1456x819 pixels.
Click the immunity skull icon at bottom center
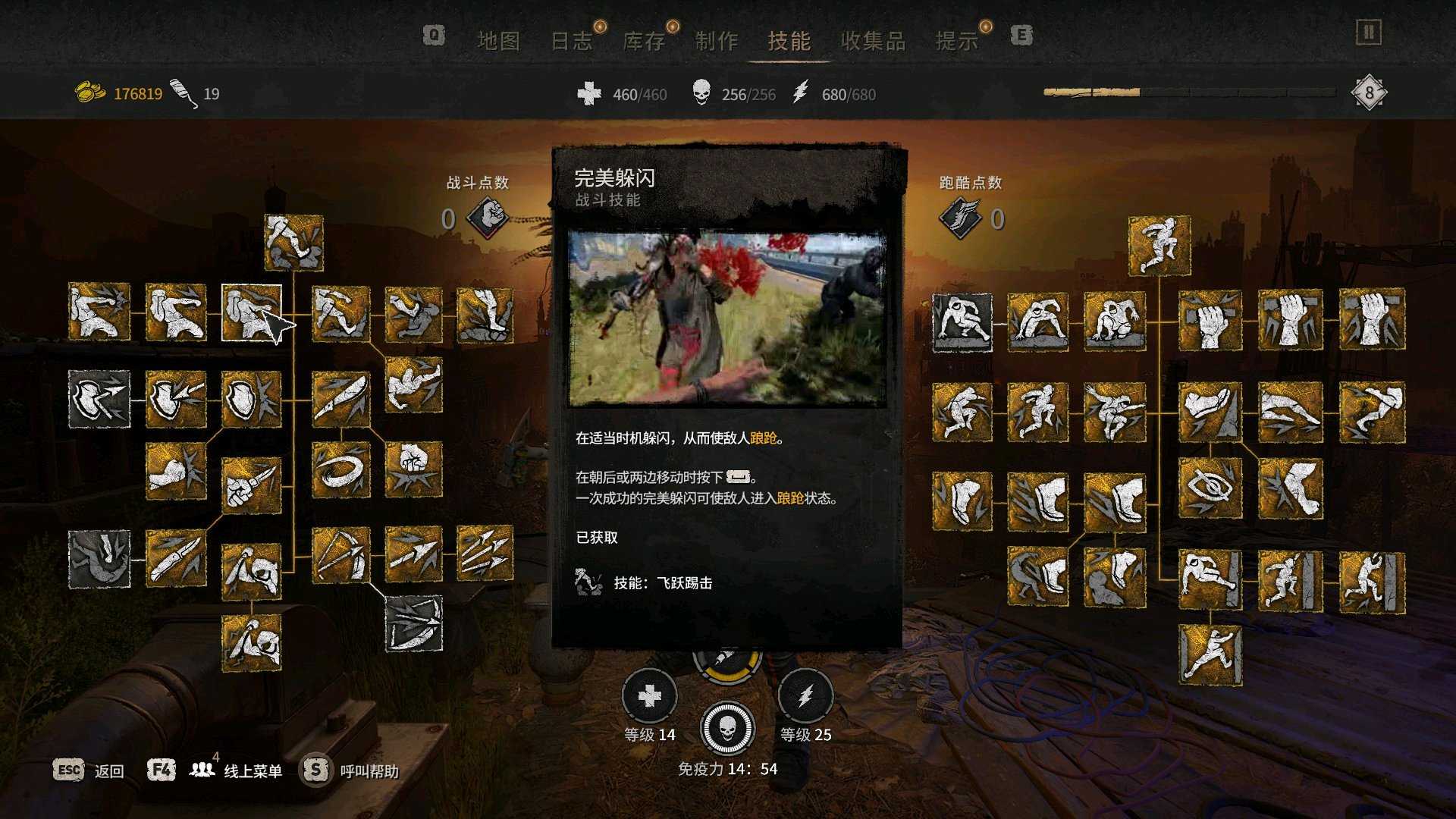point(727,729)
